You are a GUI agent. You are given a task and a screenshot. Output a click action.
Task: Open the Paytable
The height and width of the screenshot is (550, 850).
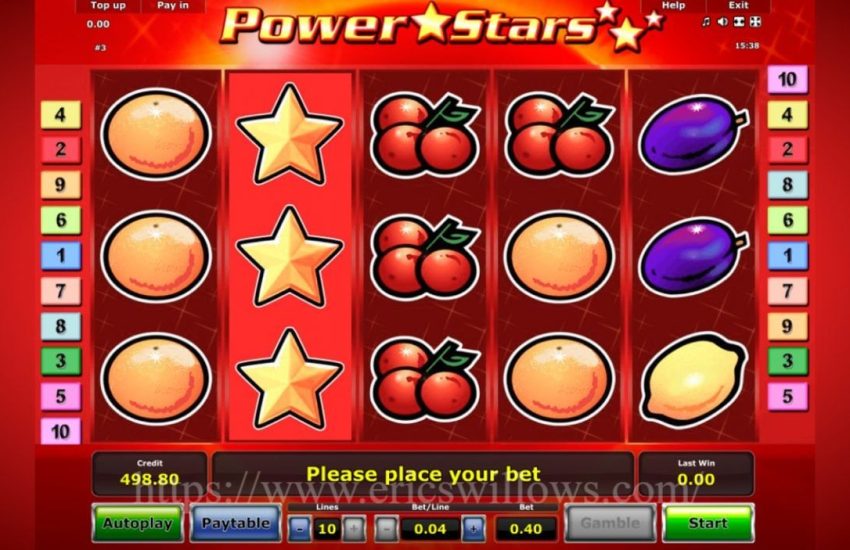click(235, 523)
